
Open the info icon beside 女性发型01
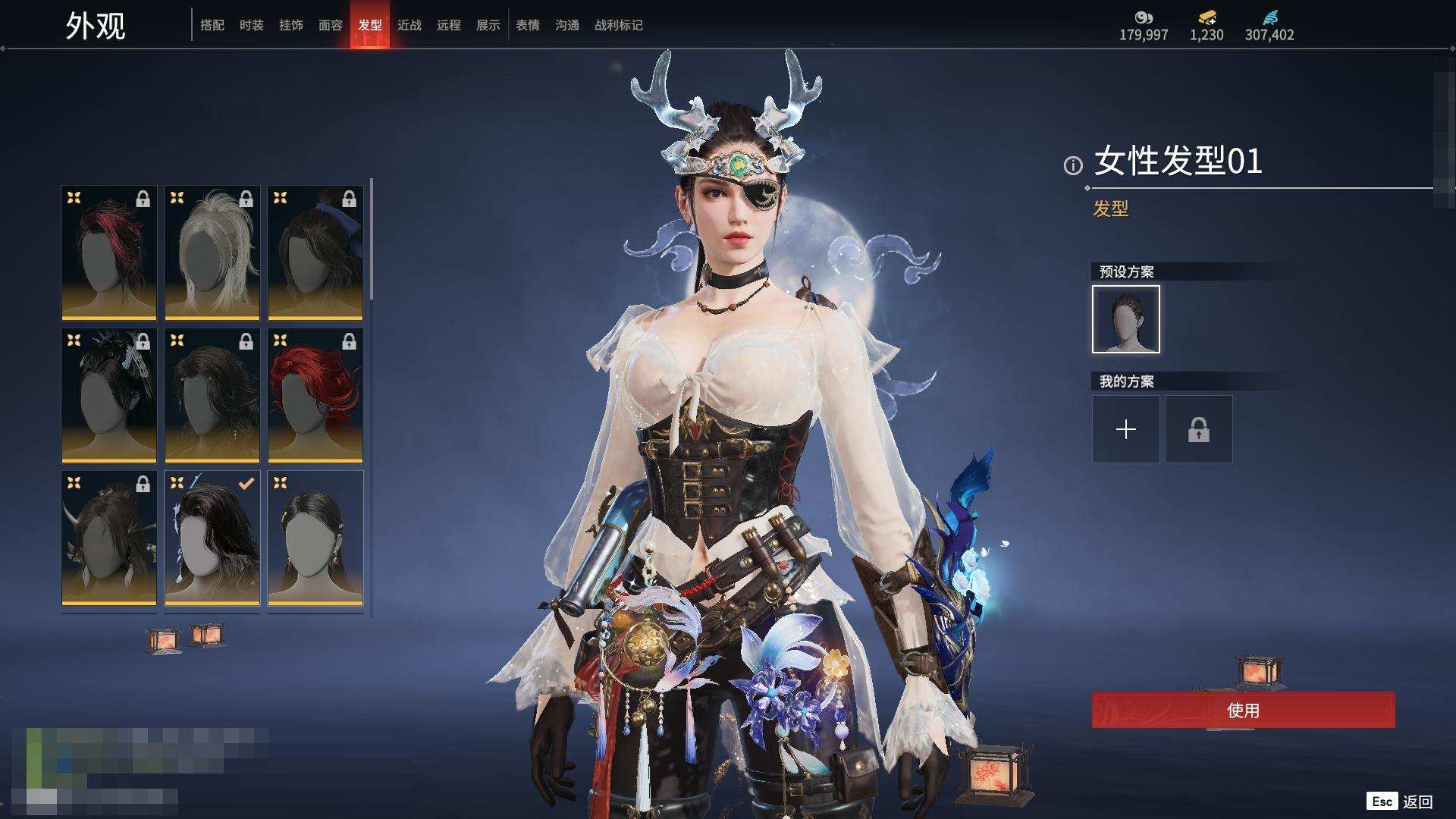[x=1072, y=165]
